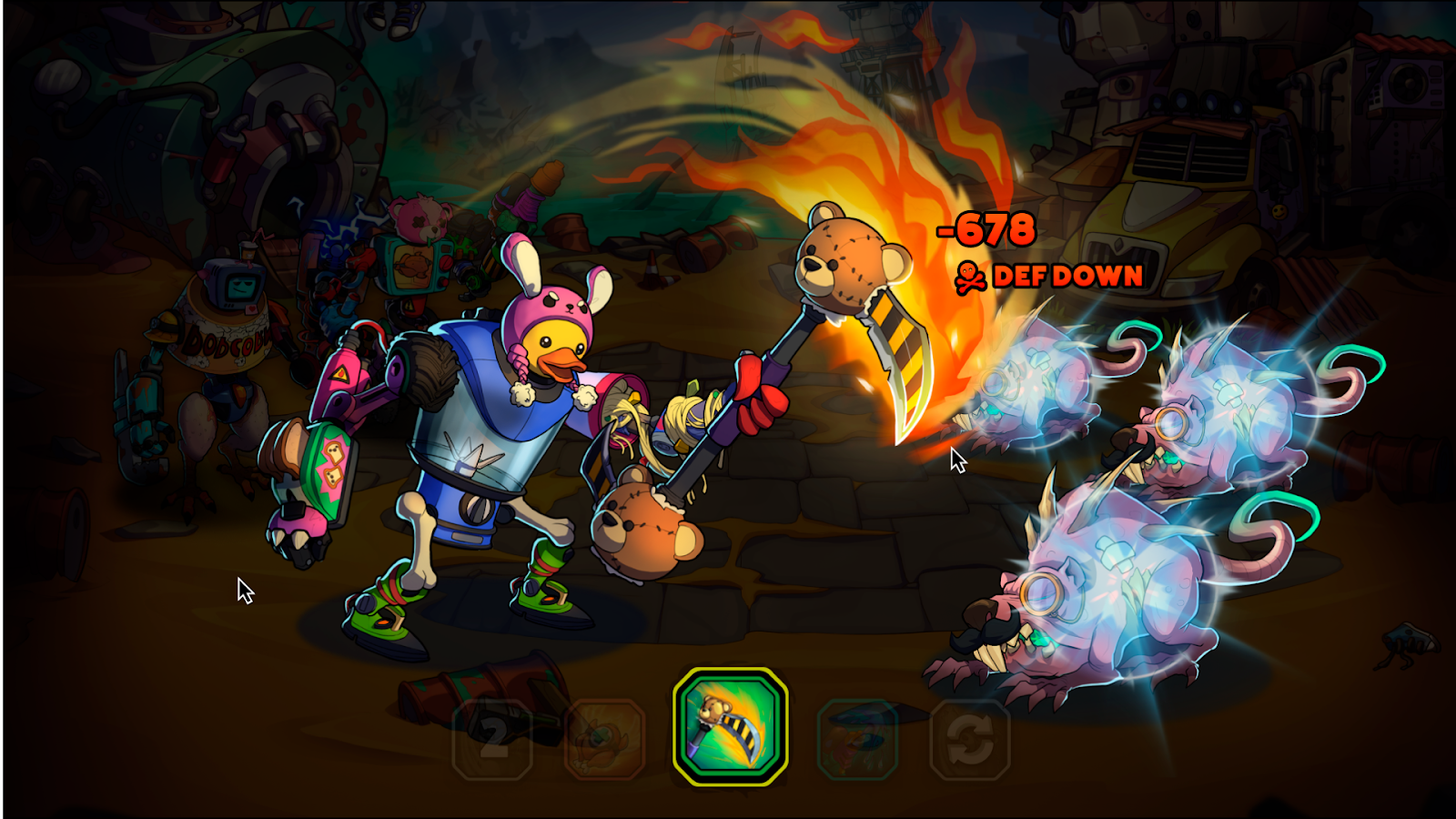Select the highlighted teddy bear scythe skill
The width and height of the screenshot is (1456, 819).
pos(730,726)
